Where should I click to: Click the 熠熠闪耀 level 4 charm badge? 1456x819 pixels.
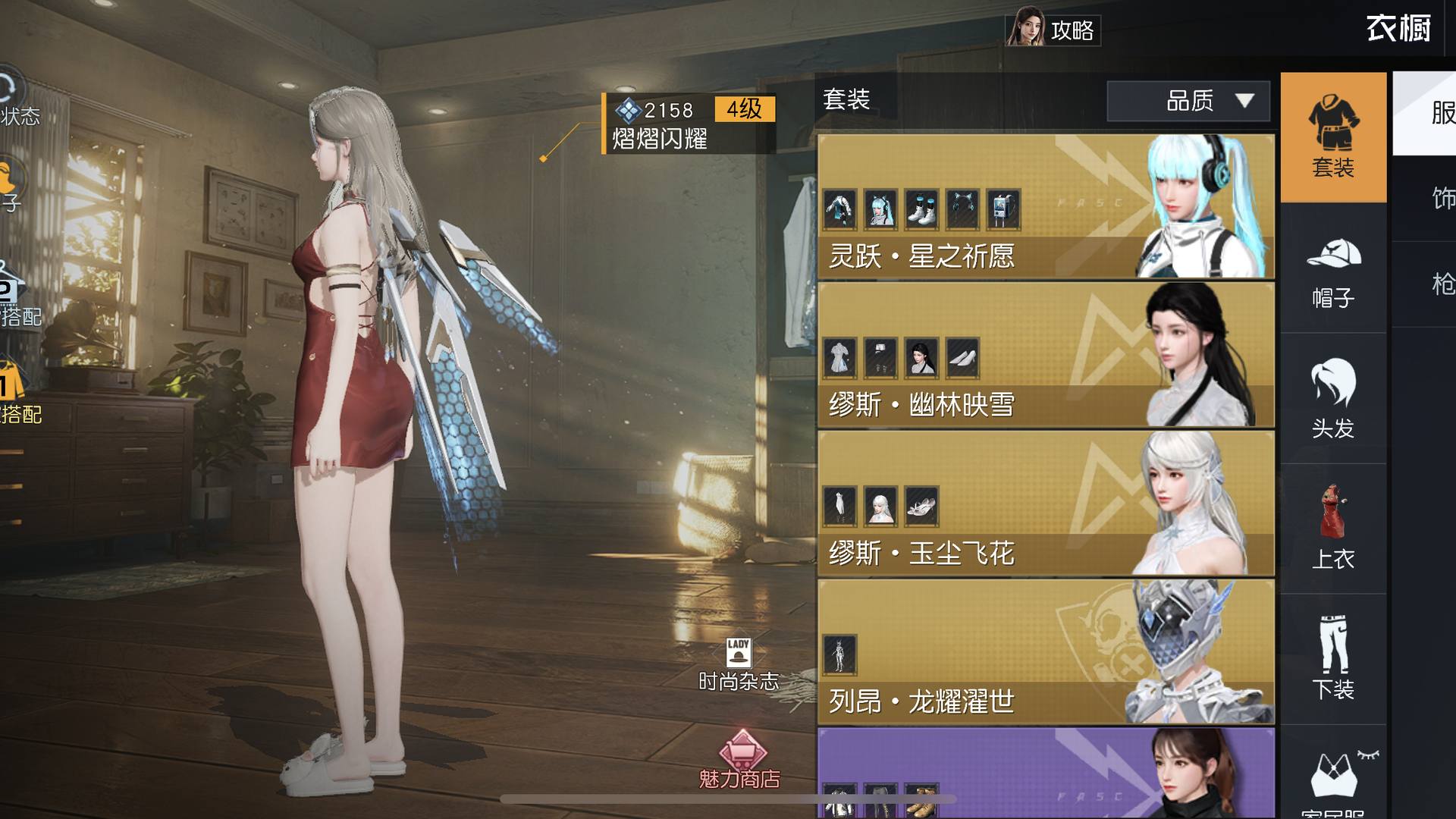[x=689, y=124]
